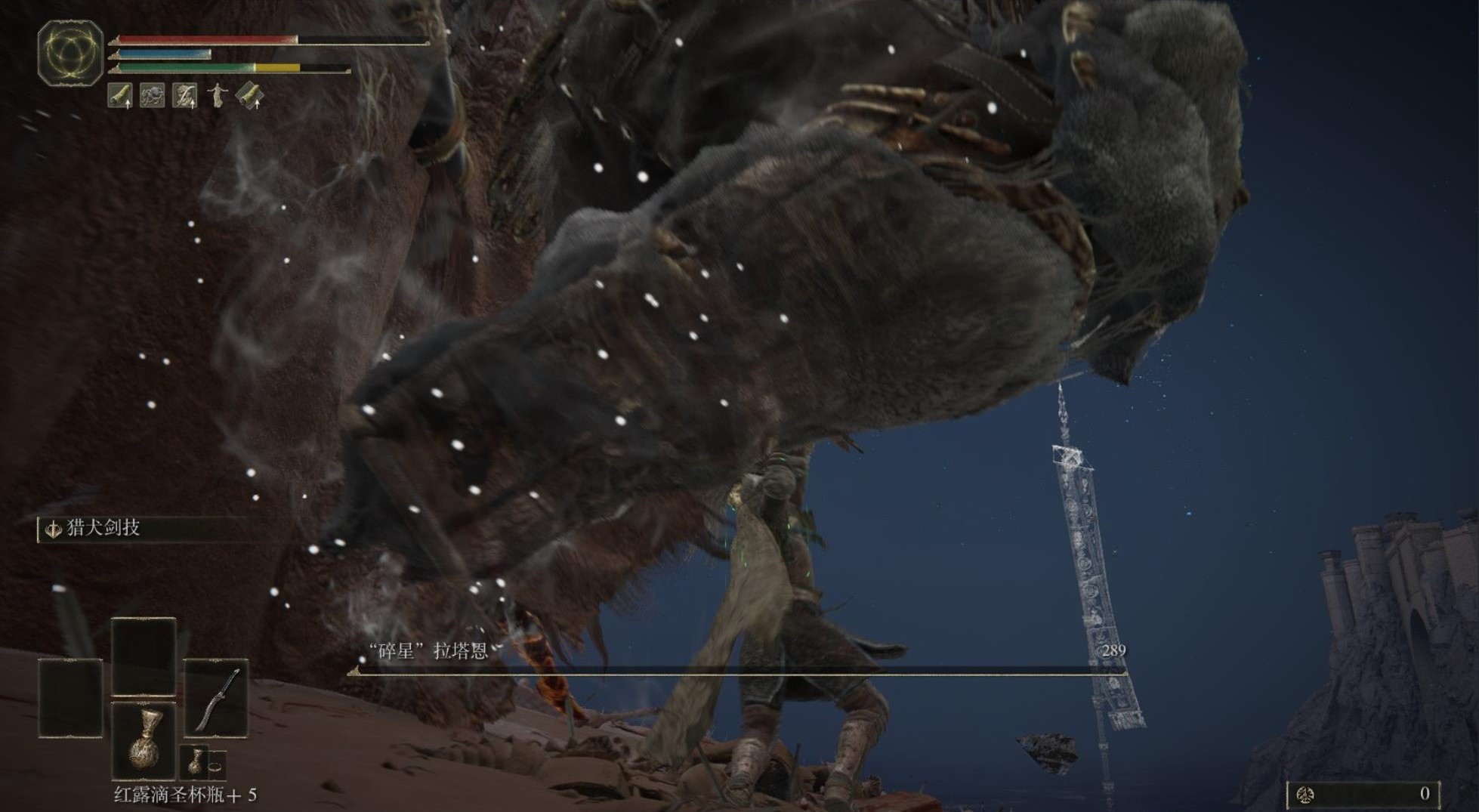
Task: Inspect the diamond-framed scroll buff icon
Action: (x=250, y=96)
